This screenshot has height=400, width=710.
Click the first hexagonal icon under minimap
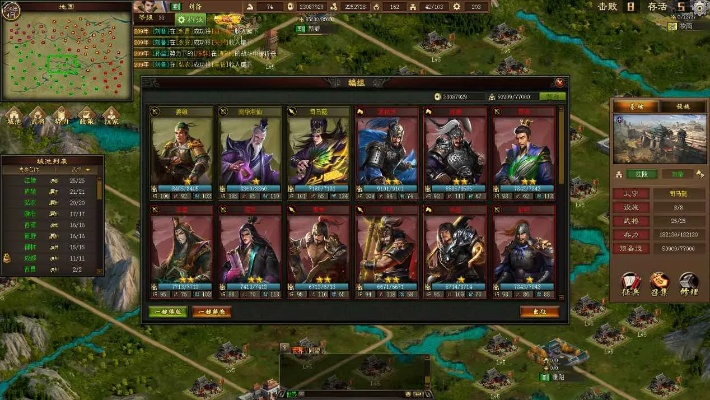tap(14, 116)
